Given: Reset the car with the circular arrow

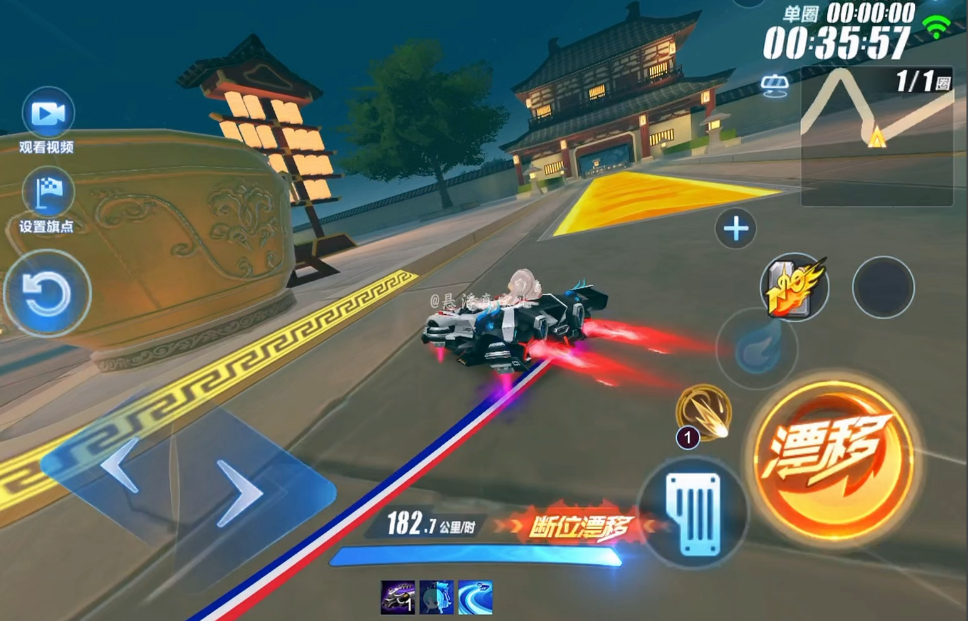Looking at the screenshot, I should (47, 294).
